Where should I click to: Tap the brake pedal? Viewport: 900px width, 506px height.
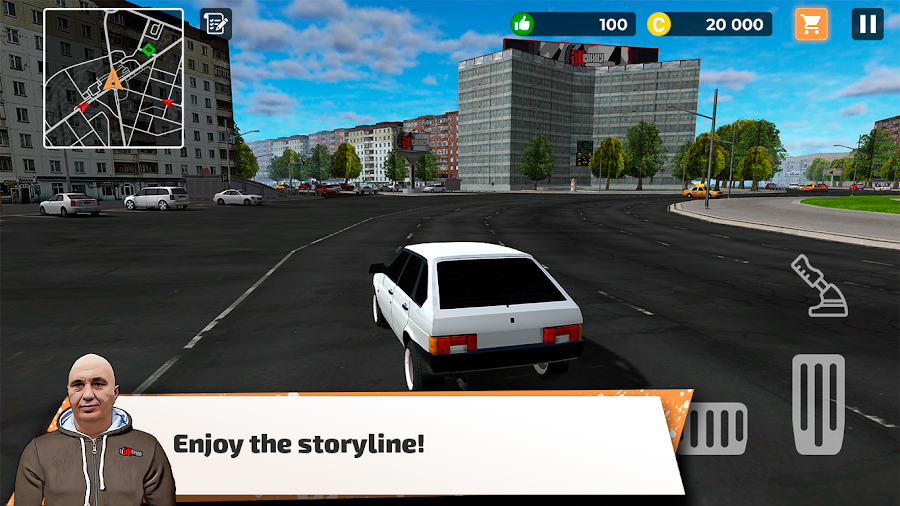[x=715, y=428]
